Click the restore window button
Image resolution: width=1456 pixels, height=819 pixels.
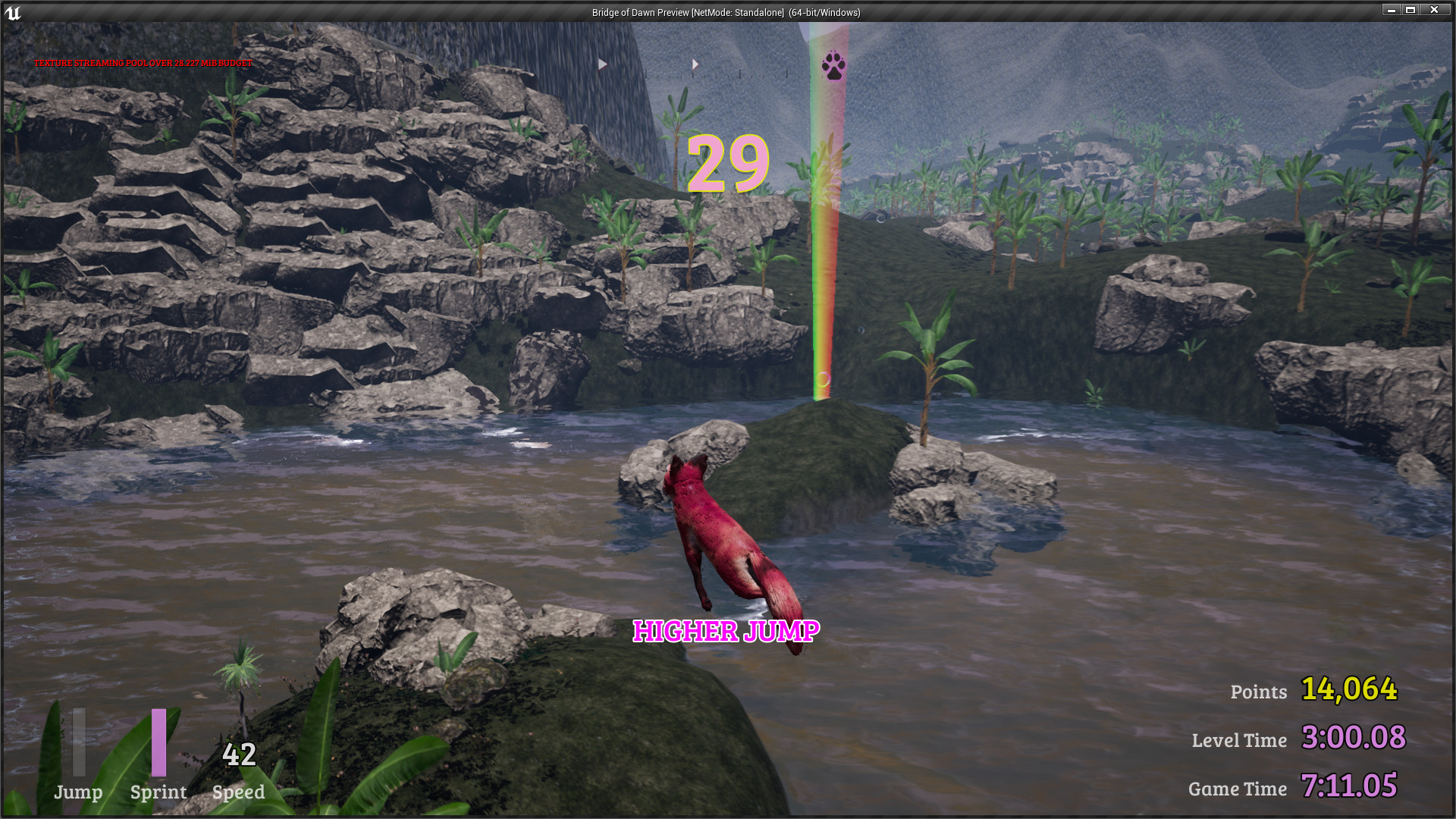coord(1411,10)
